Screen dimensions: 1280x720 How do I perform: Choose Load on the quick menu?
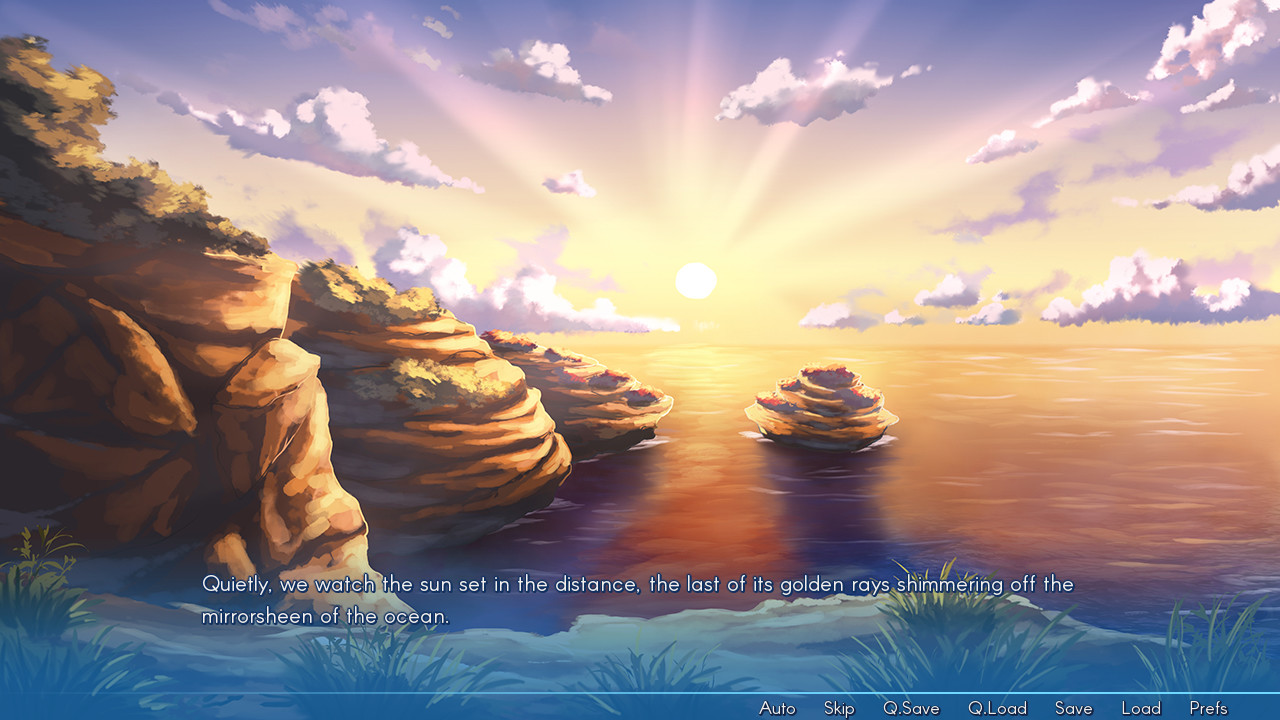pos(1141,707)
